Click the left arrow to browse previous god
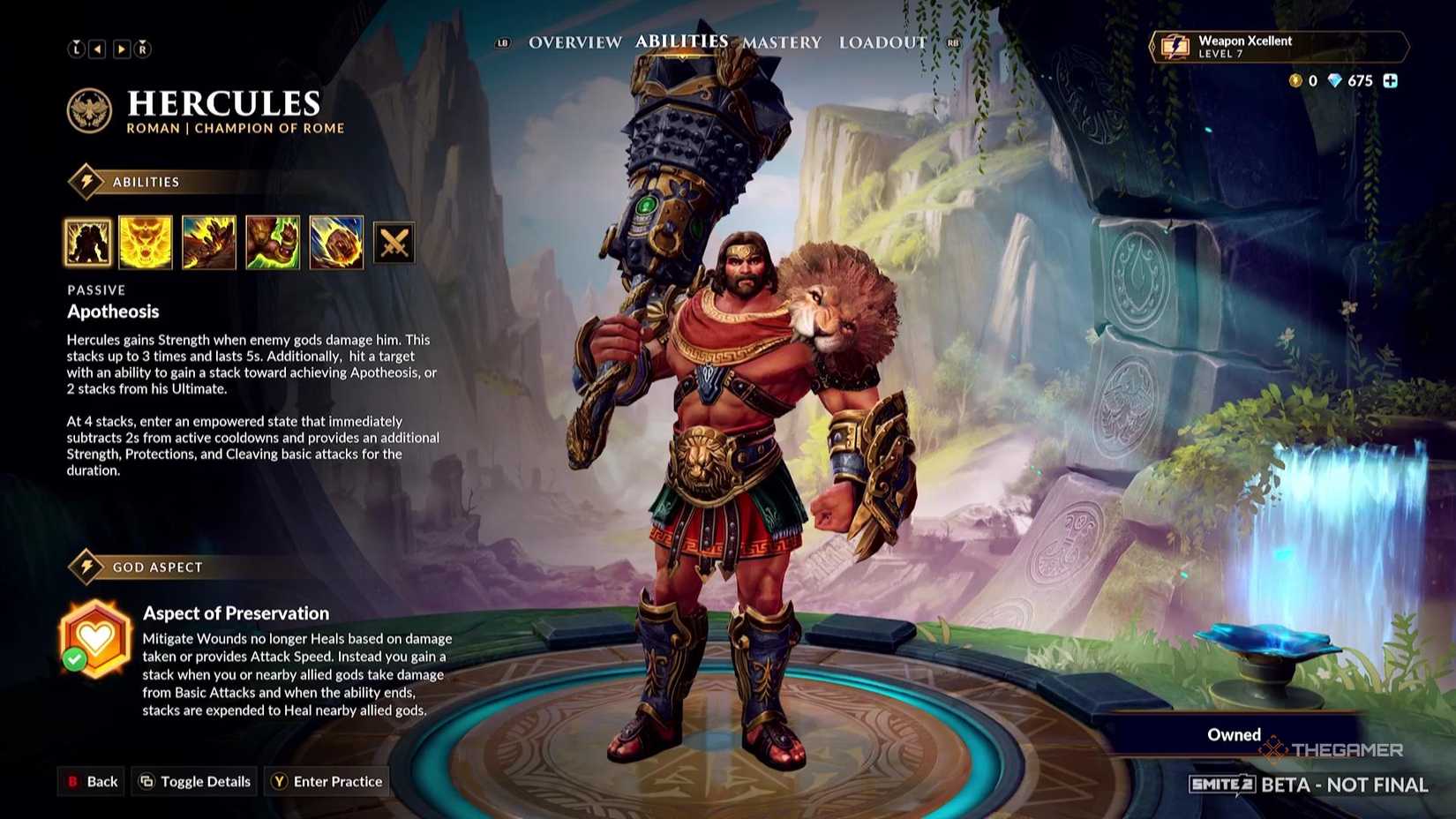 pyautogui.click(x=99, y=49)
